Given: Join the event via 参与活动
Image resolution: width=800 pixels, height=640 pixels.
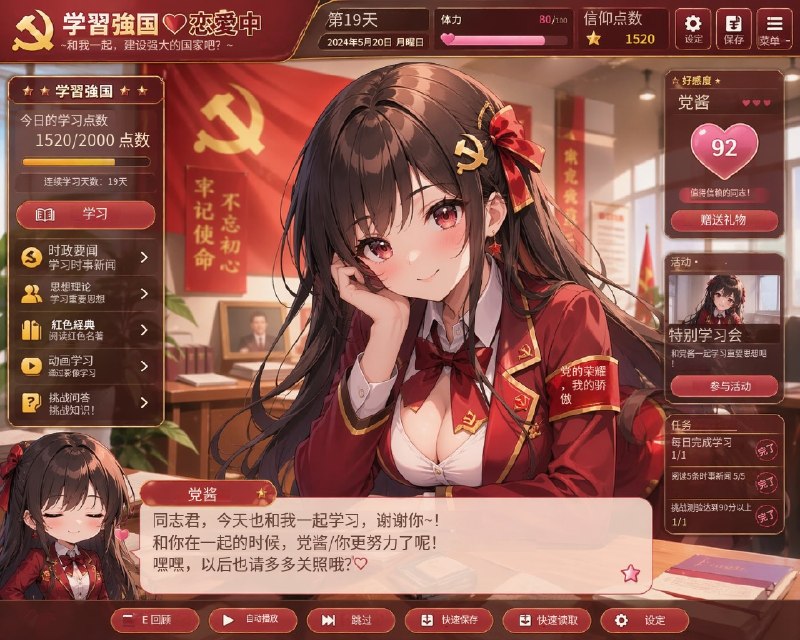Looking at the screenshot, I should point(724,387).
